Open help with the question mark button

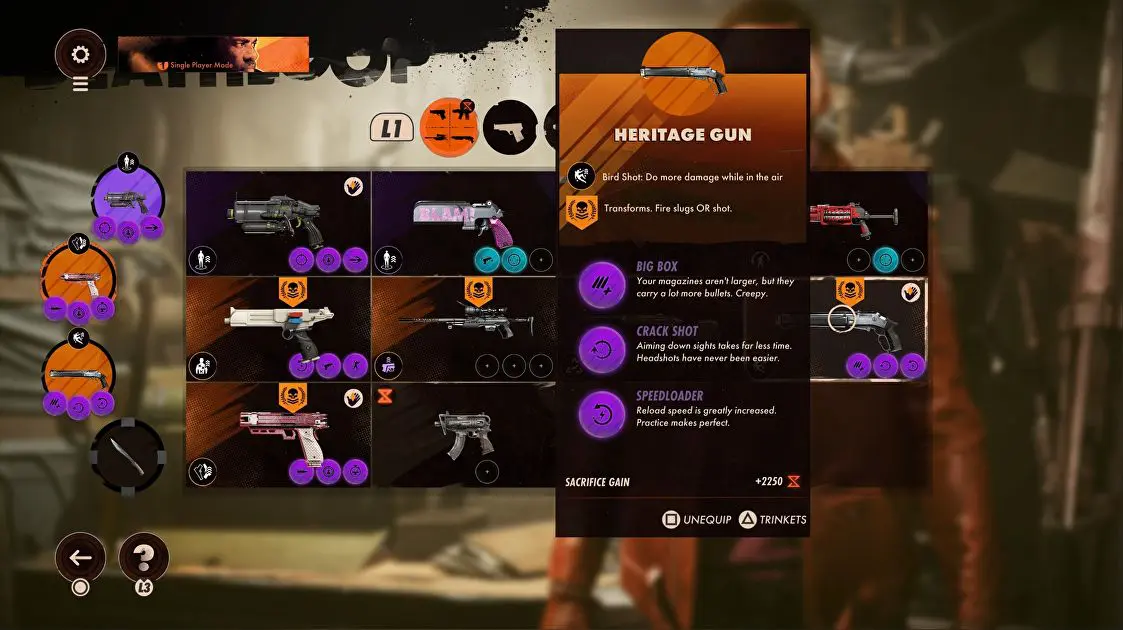(143, 558)
